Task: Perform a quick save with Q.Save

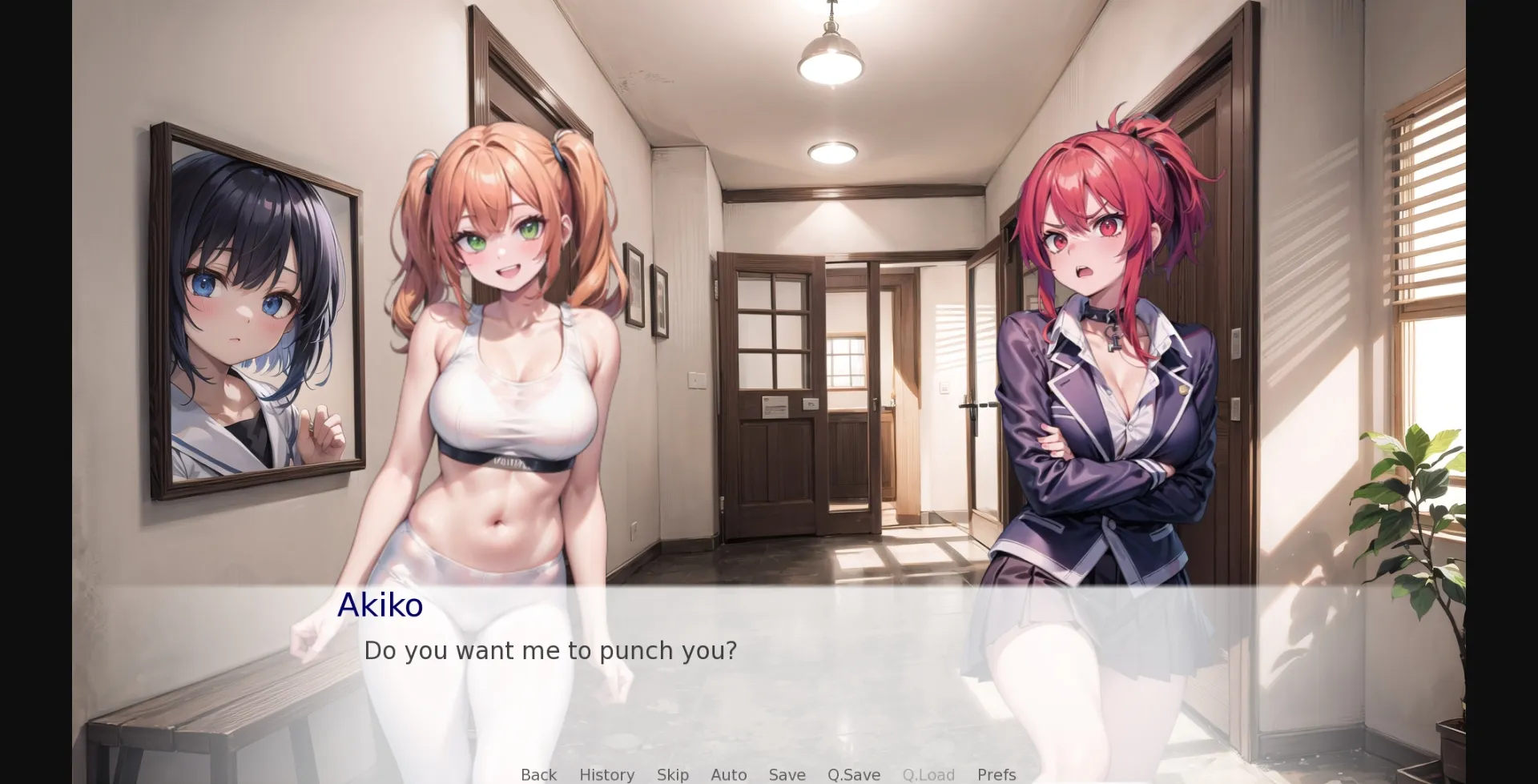Action: coord(853,774)
